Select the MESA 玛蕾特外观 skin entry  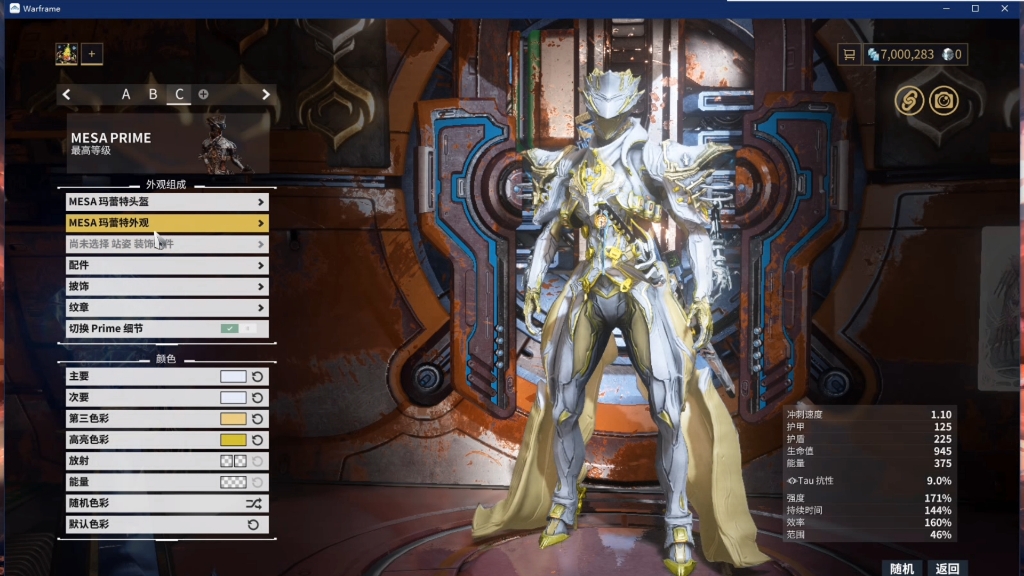166,223
